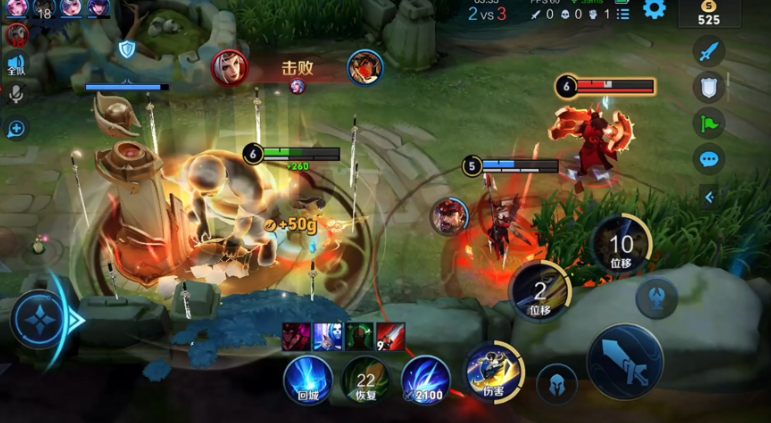
Task: Tap the green flag rally signal
Action: point(709,123)
